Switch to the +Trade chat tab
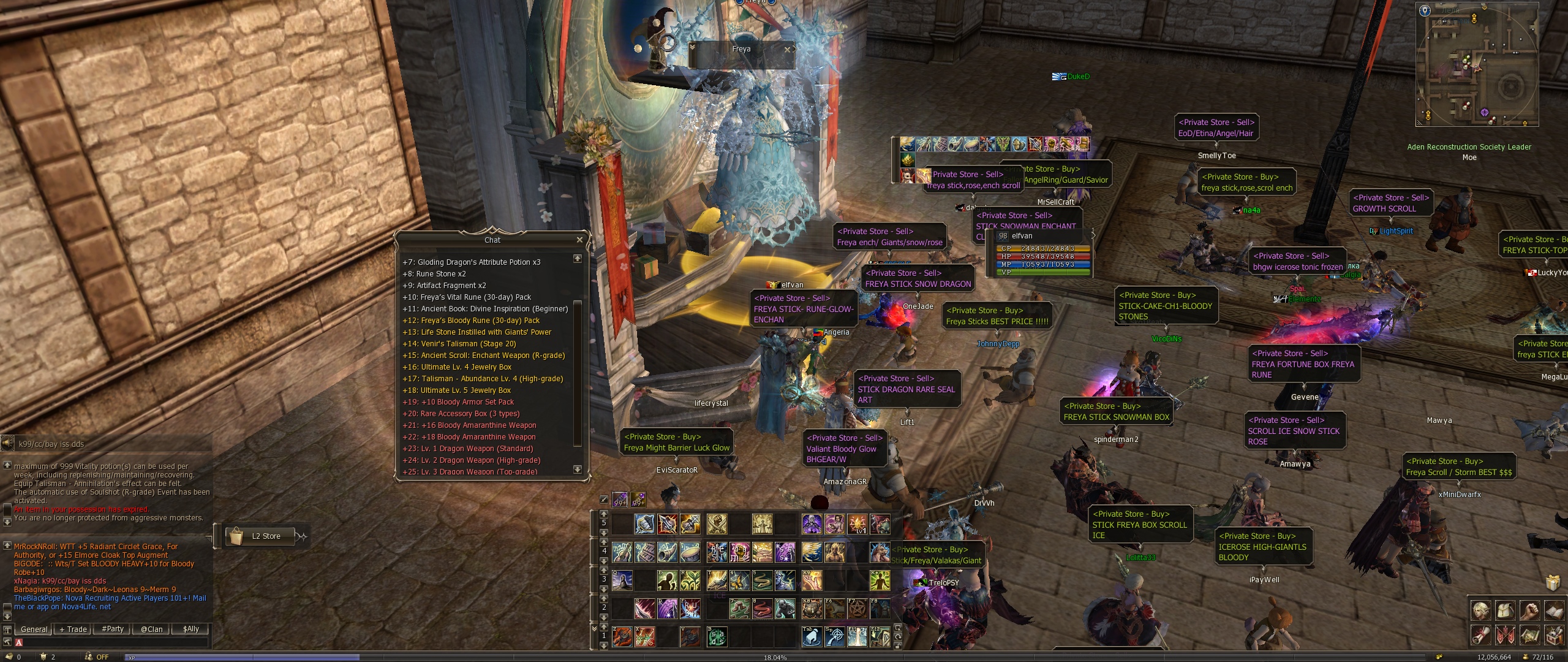This screenshot has height=662, width=1568. pyautogui.click(x=73, y=629)
